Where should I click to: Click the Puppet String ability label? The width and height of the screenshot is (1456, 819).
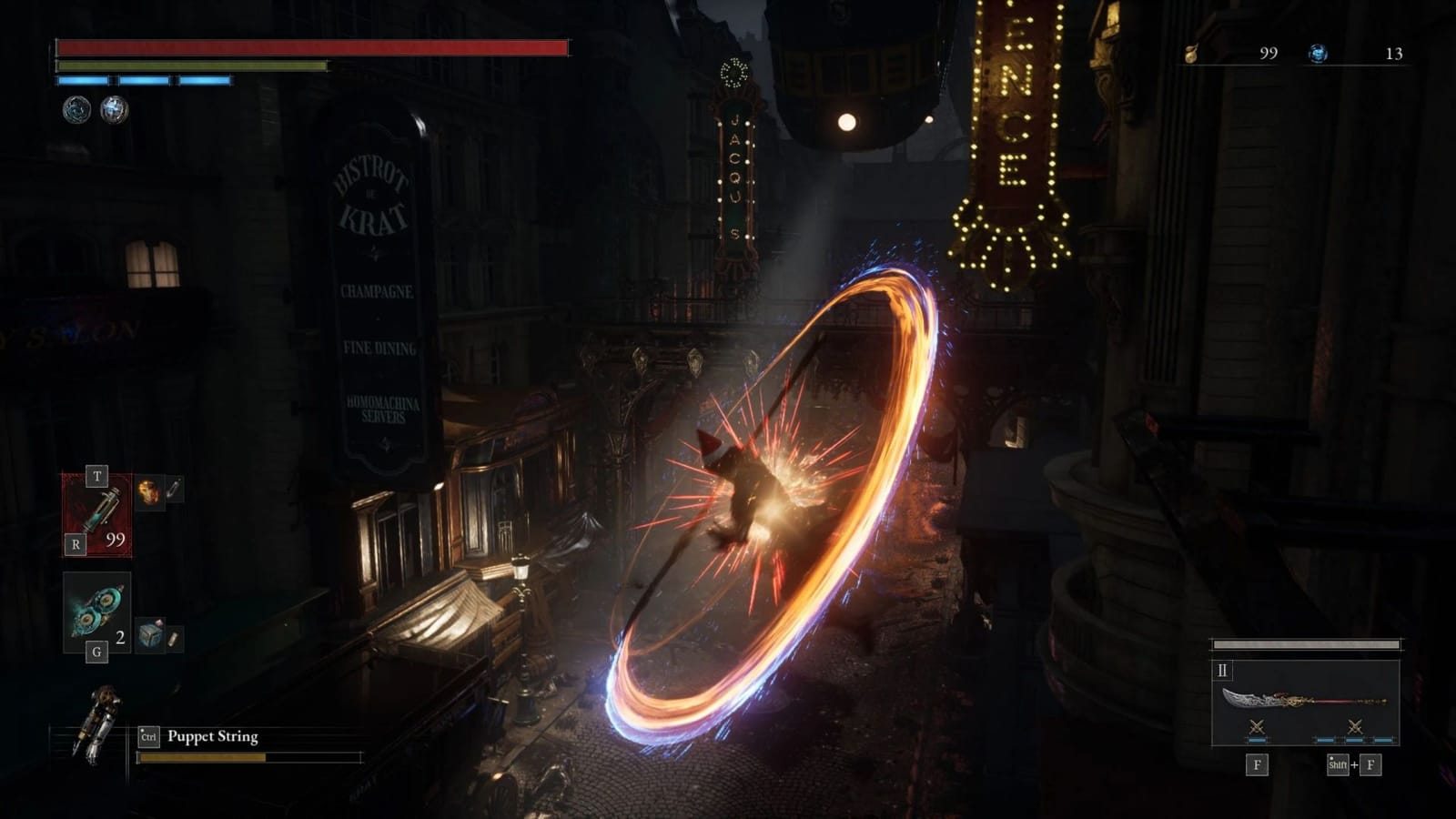[x=212, y=737]
